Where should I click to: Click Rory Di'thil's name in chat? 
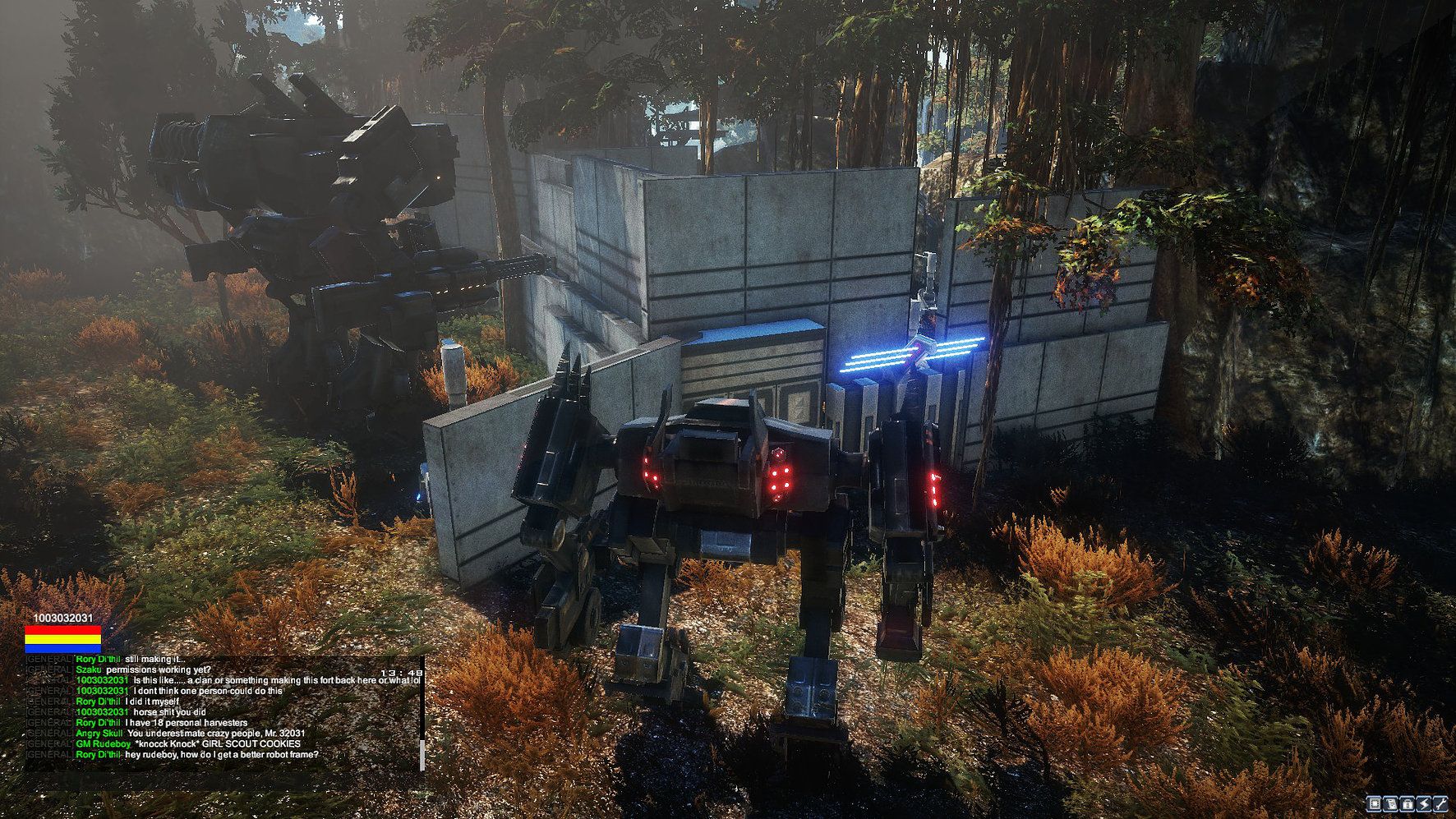pyautogui.click(x=100, y=659)
